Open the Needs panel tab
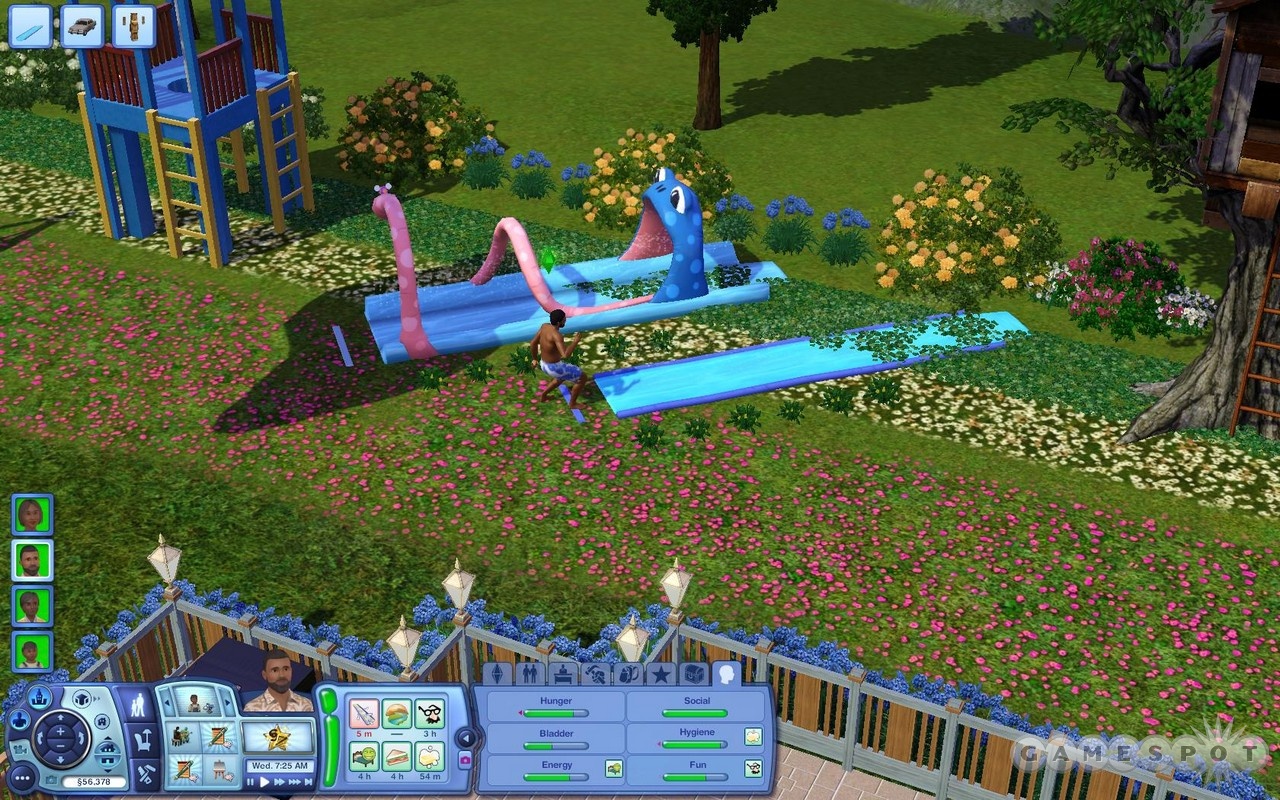Screen dimensions: 1280x800 click(726, 673)
